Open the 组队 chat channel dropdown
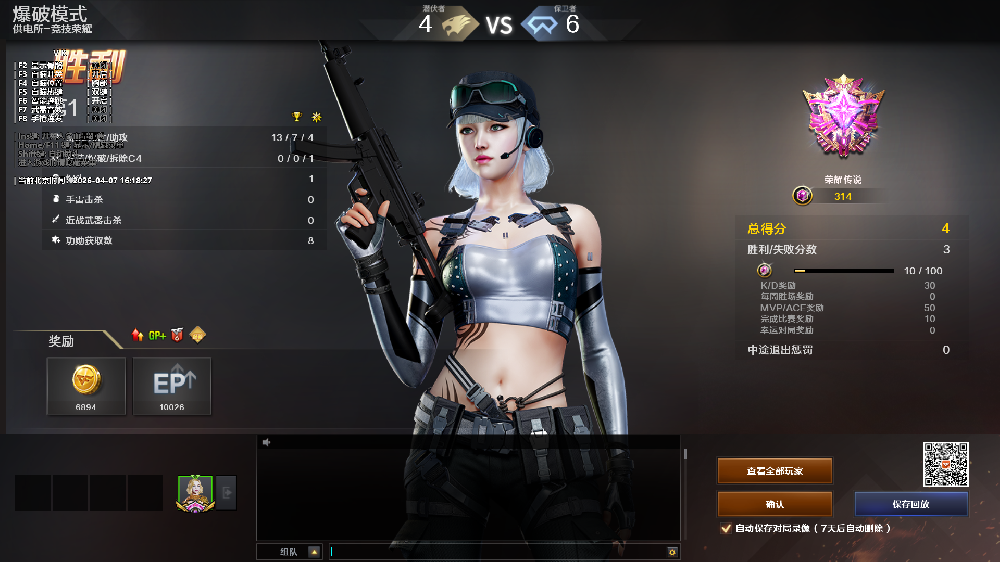The height and width of the screenshot is (562, 1000). 314,551
